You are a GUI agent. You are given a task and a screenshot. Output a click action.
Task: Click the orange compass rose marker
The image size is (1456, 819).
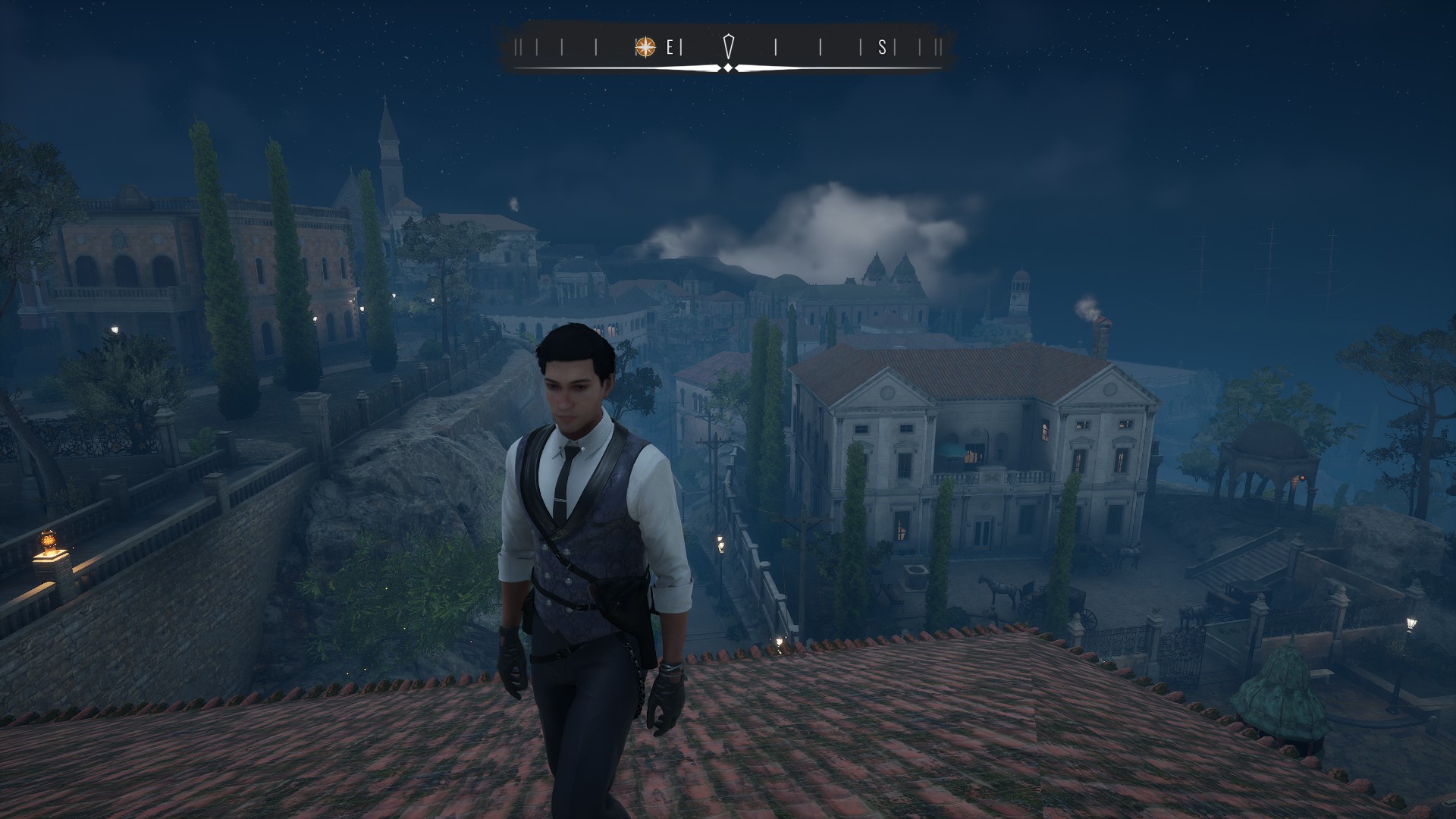coord(645,47)
